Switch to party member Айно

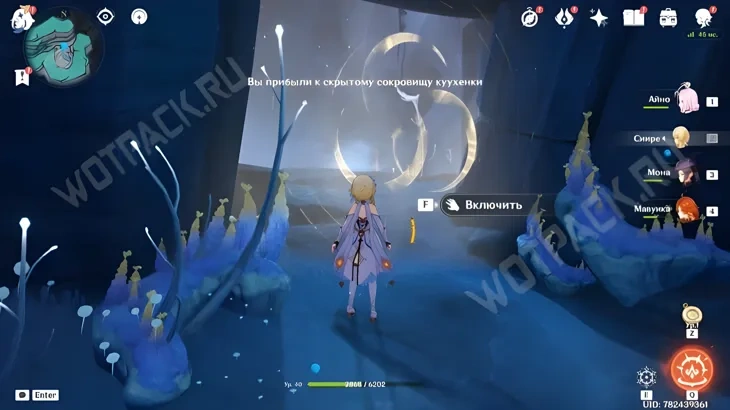pyautogui.click(x=688, y=100)
